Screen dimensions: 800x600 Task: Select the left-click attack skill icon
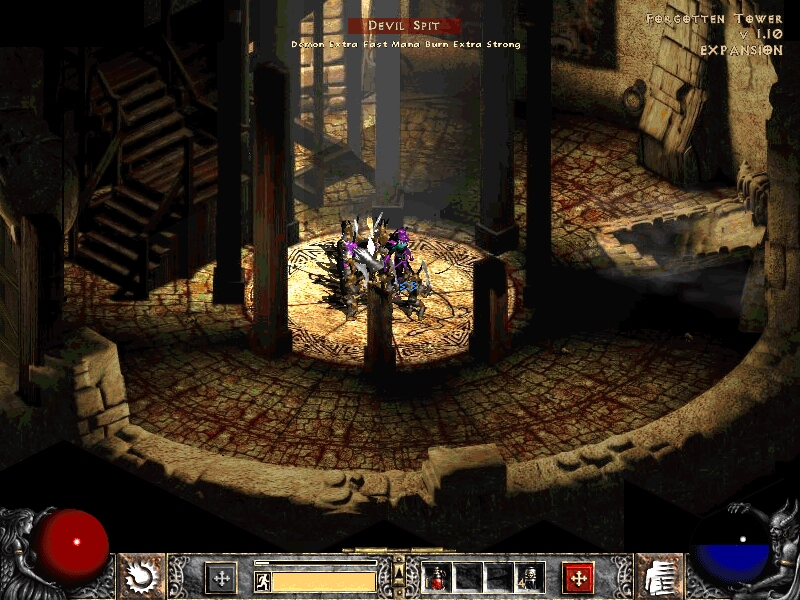coord(142,577)
